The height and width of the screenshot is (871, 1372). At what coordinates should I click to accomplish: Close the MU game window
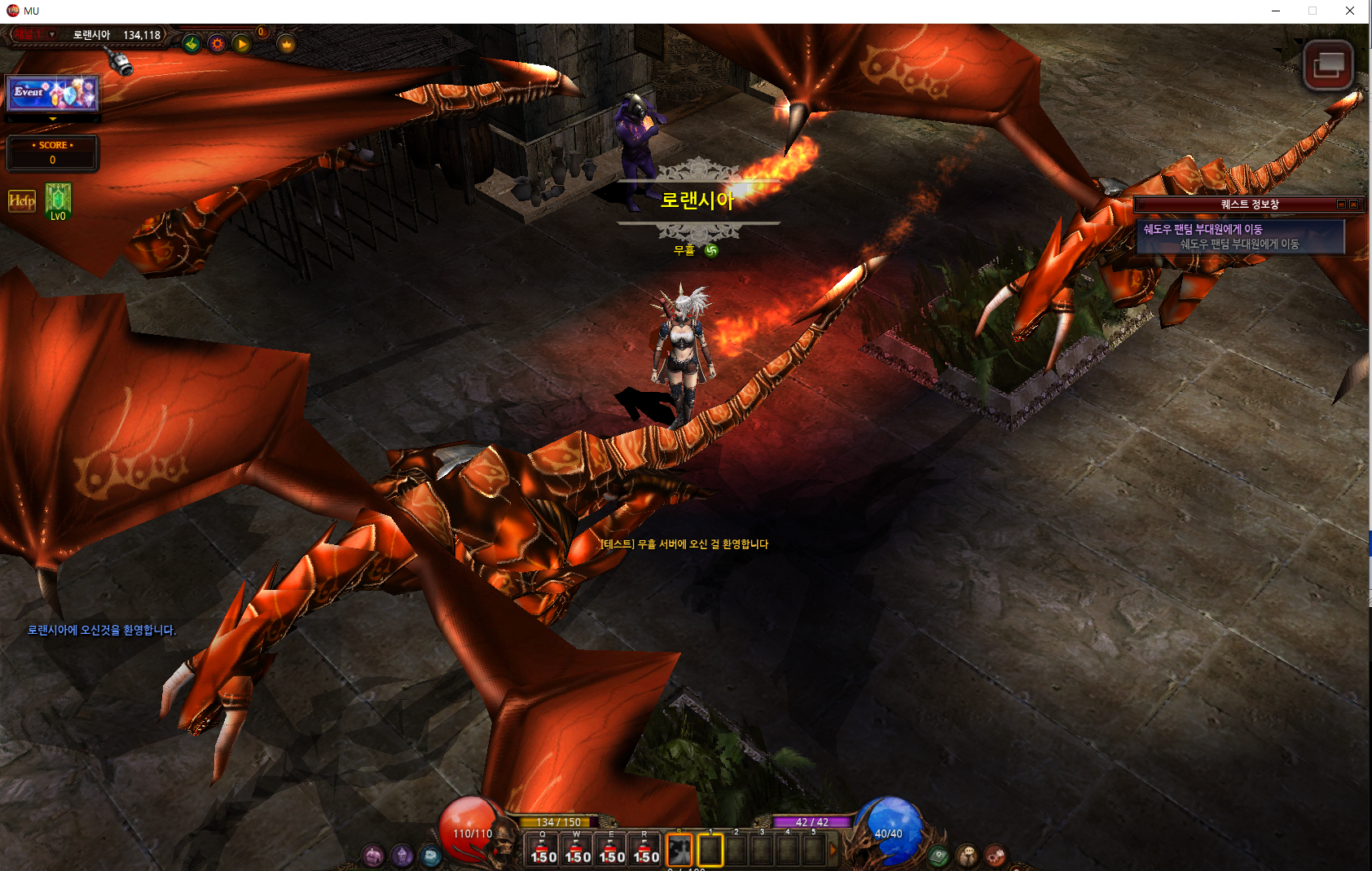[x=1350, y=11]
